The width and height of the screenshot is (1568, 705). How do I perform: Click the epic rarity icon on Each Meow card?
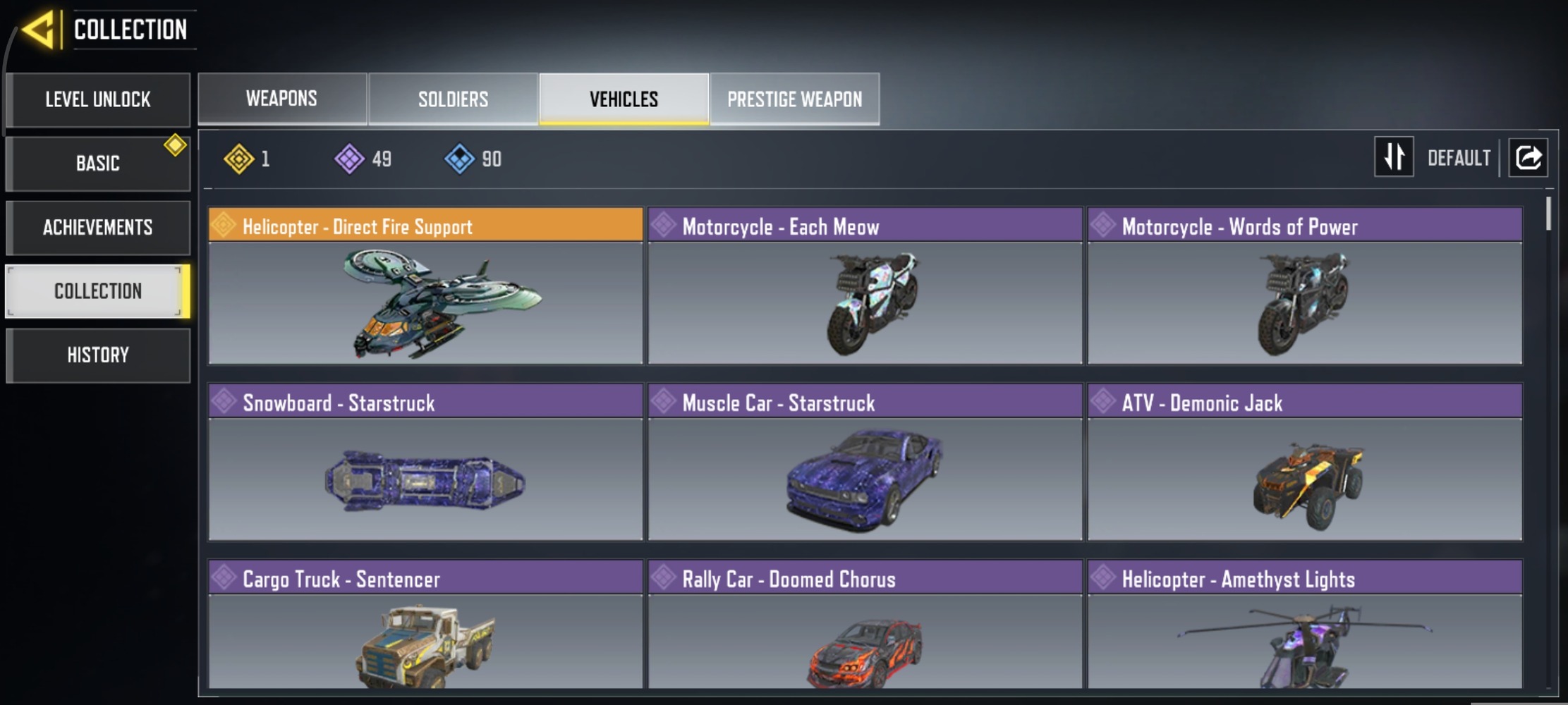(664, 227)
